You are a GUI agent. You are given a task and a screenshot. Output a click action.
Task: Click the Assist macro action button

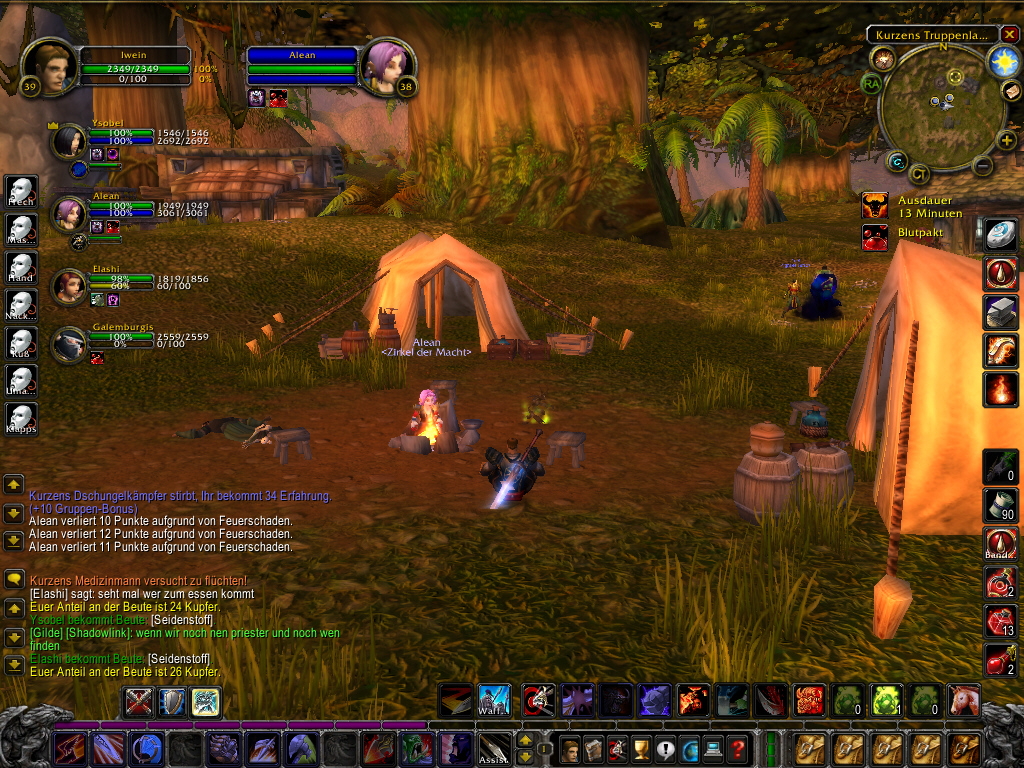click(493, 748)
